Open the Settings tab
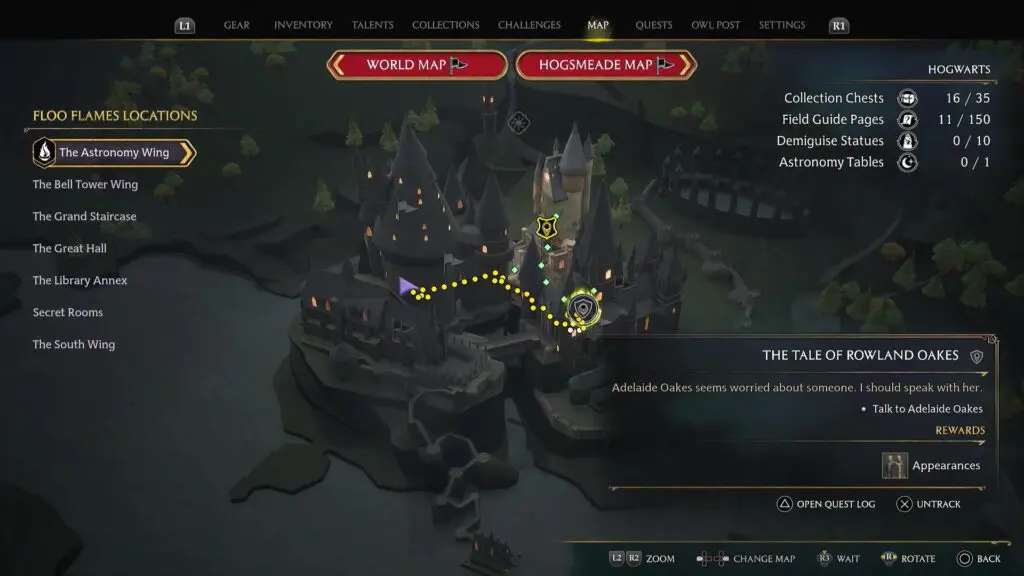Viewport: 1024px width, 576px height. click(x=782, y=25)
